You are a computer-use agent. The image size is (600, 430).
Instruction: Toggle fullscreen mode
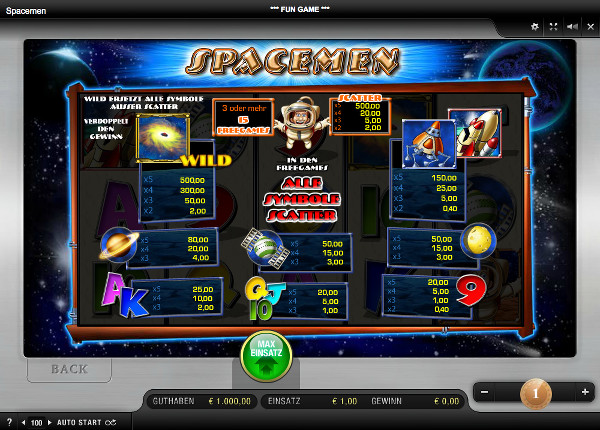(553, 27)
